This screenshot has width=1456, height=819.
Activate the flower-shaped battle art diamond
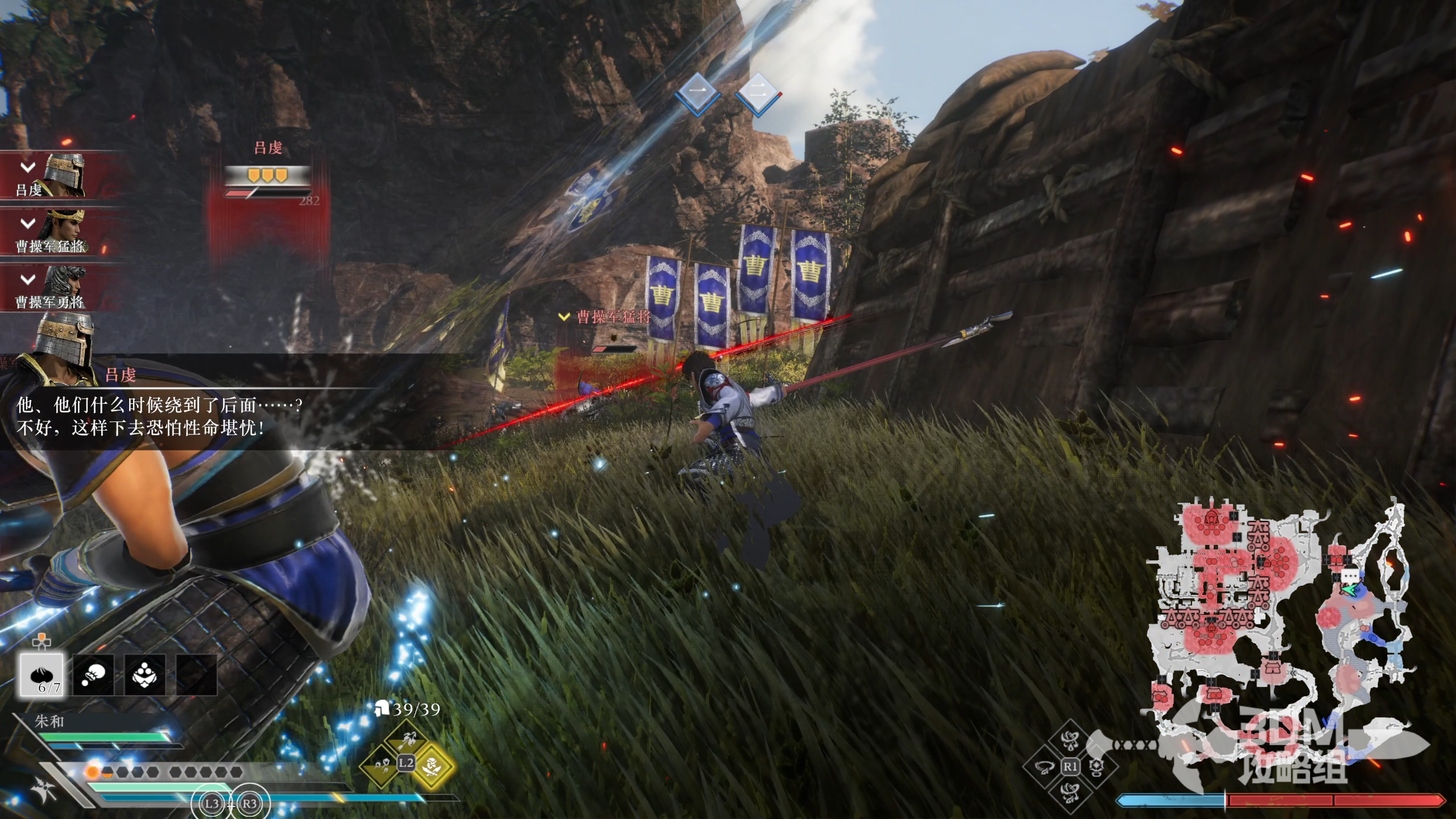pos(1097,767)
